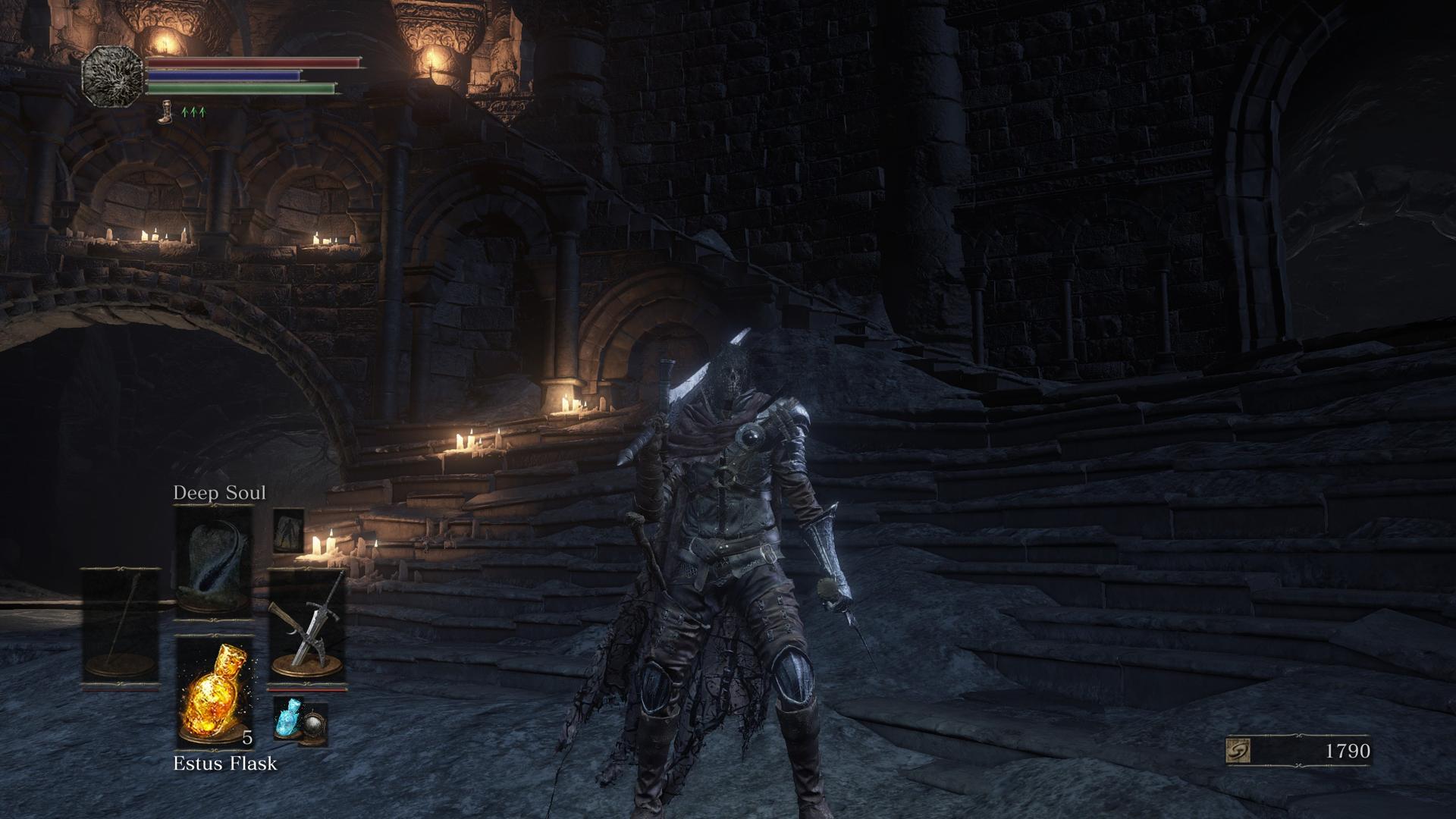Use the Estus Flask item slot
This screenshot has width=1456, height=819.
[216, 692]
